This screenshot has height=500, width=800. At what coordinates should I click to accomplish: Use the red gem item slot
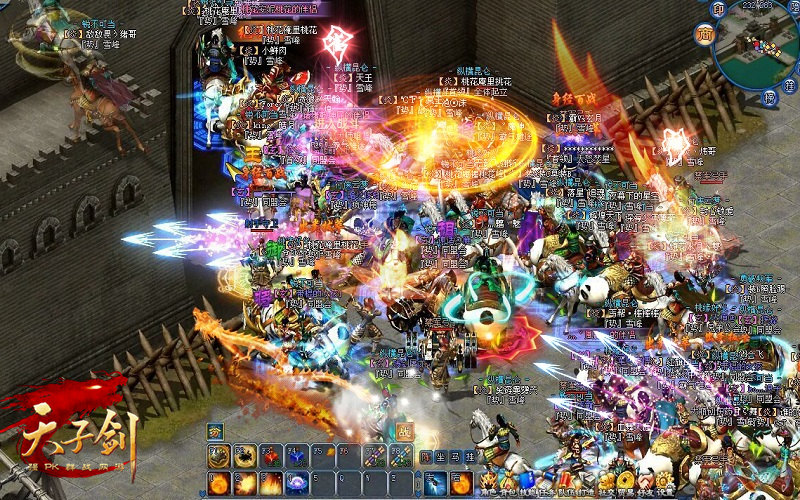(x=270, y=456)
